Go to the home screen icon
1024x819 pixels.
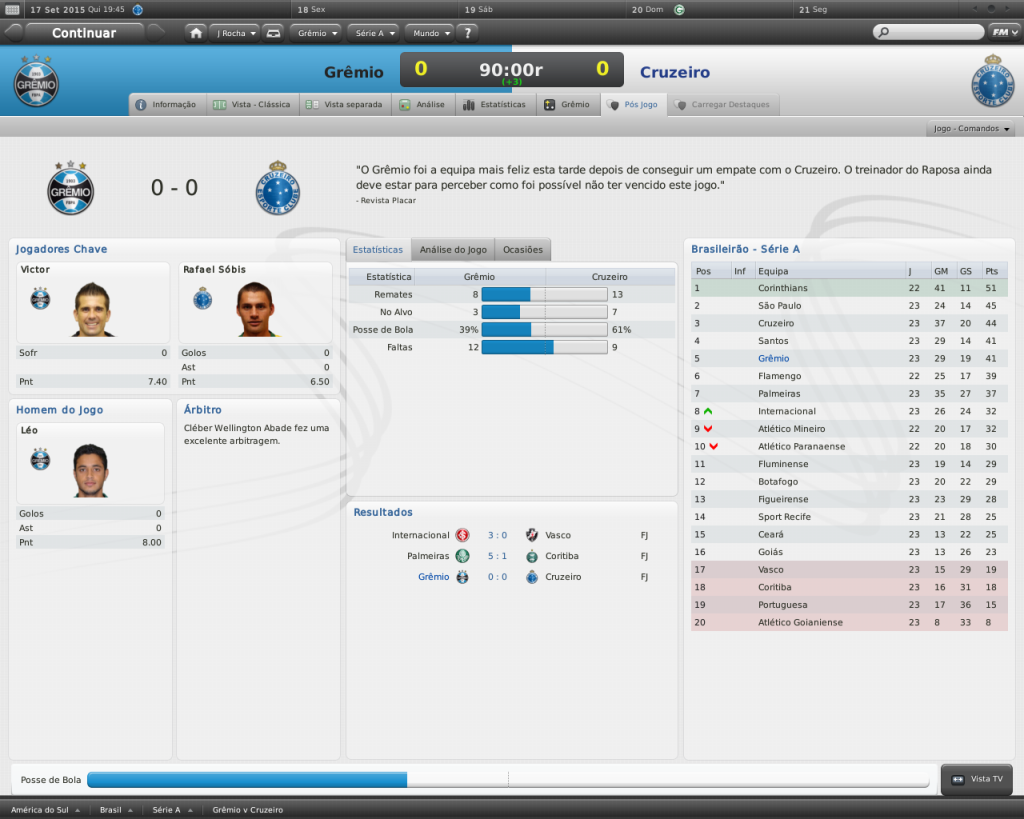196,33
